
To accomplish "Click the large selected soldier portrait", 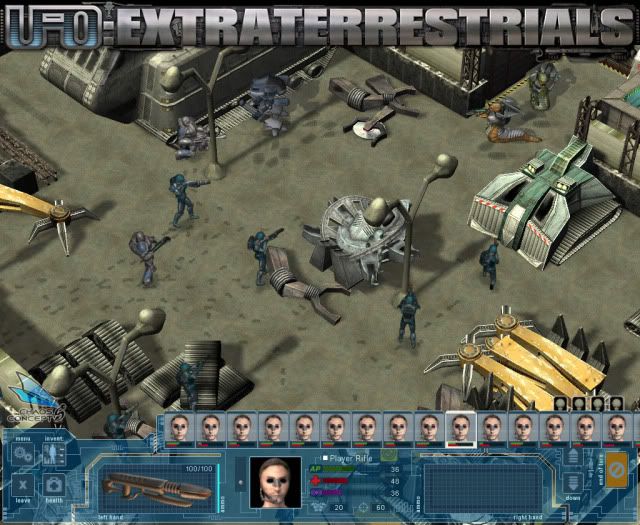I will tap(275, 483).
